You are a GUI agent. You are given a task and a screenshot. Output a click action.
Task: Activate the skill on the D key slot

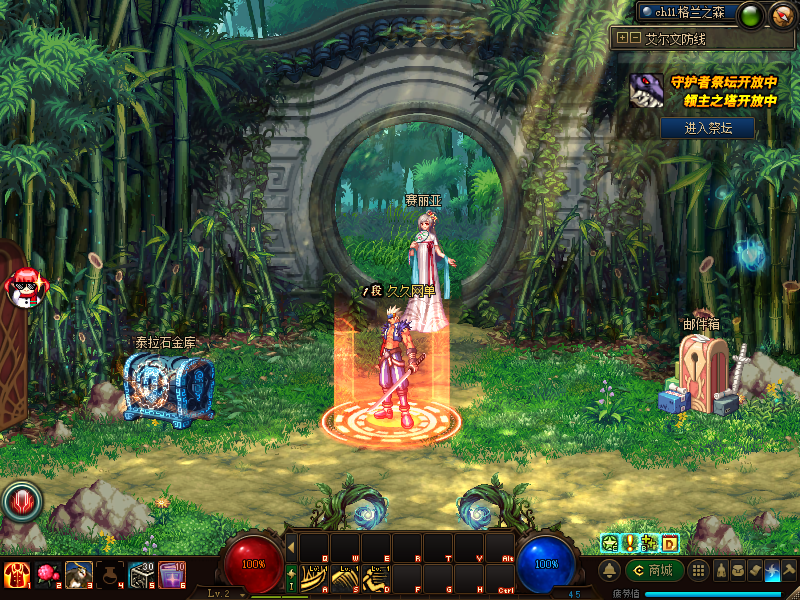(377, 578)
